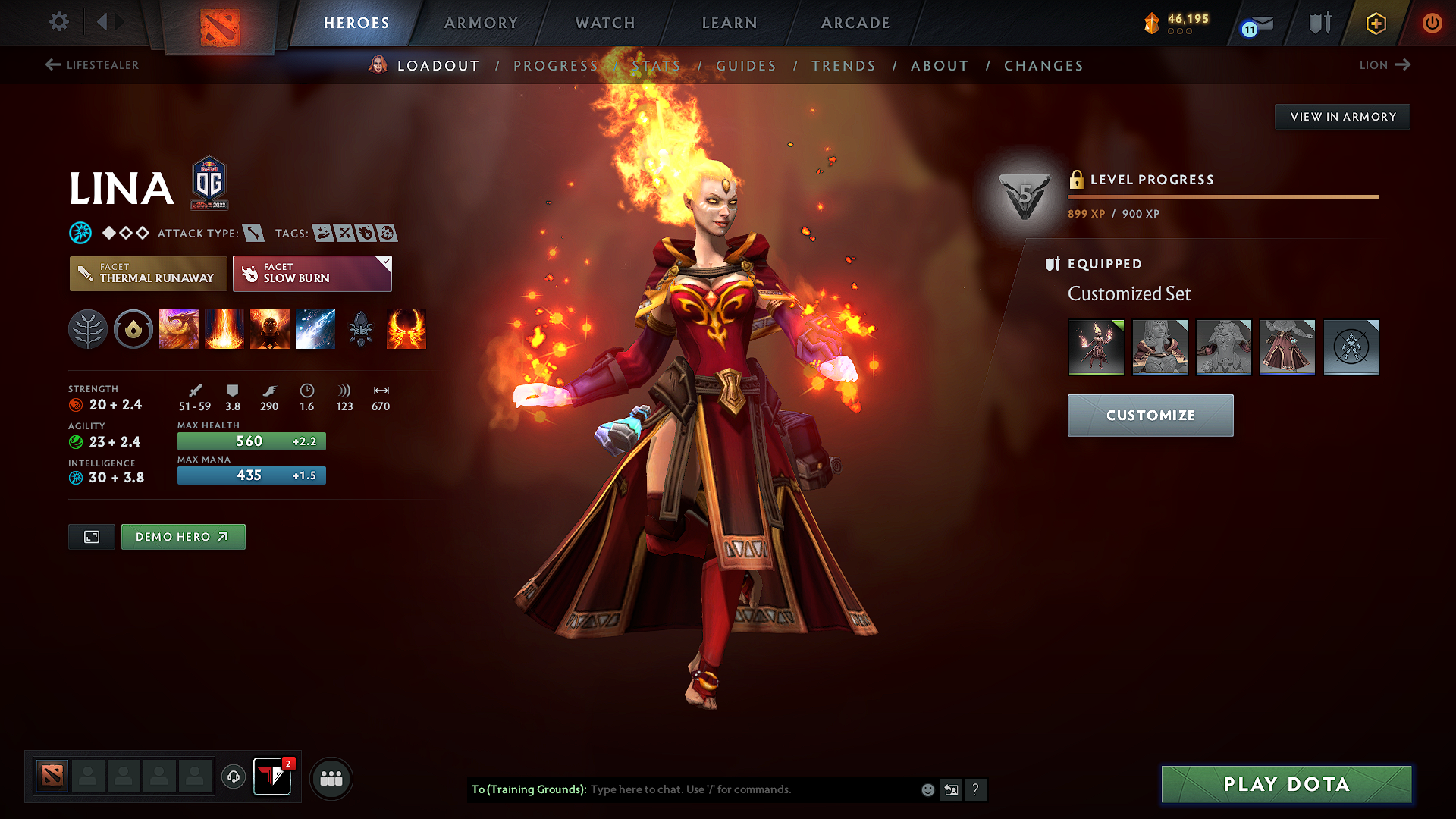Select the Dragon Slave ability icon
The height and width of the screenshot is (819, 1456).
179,329
